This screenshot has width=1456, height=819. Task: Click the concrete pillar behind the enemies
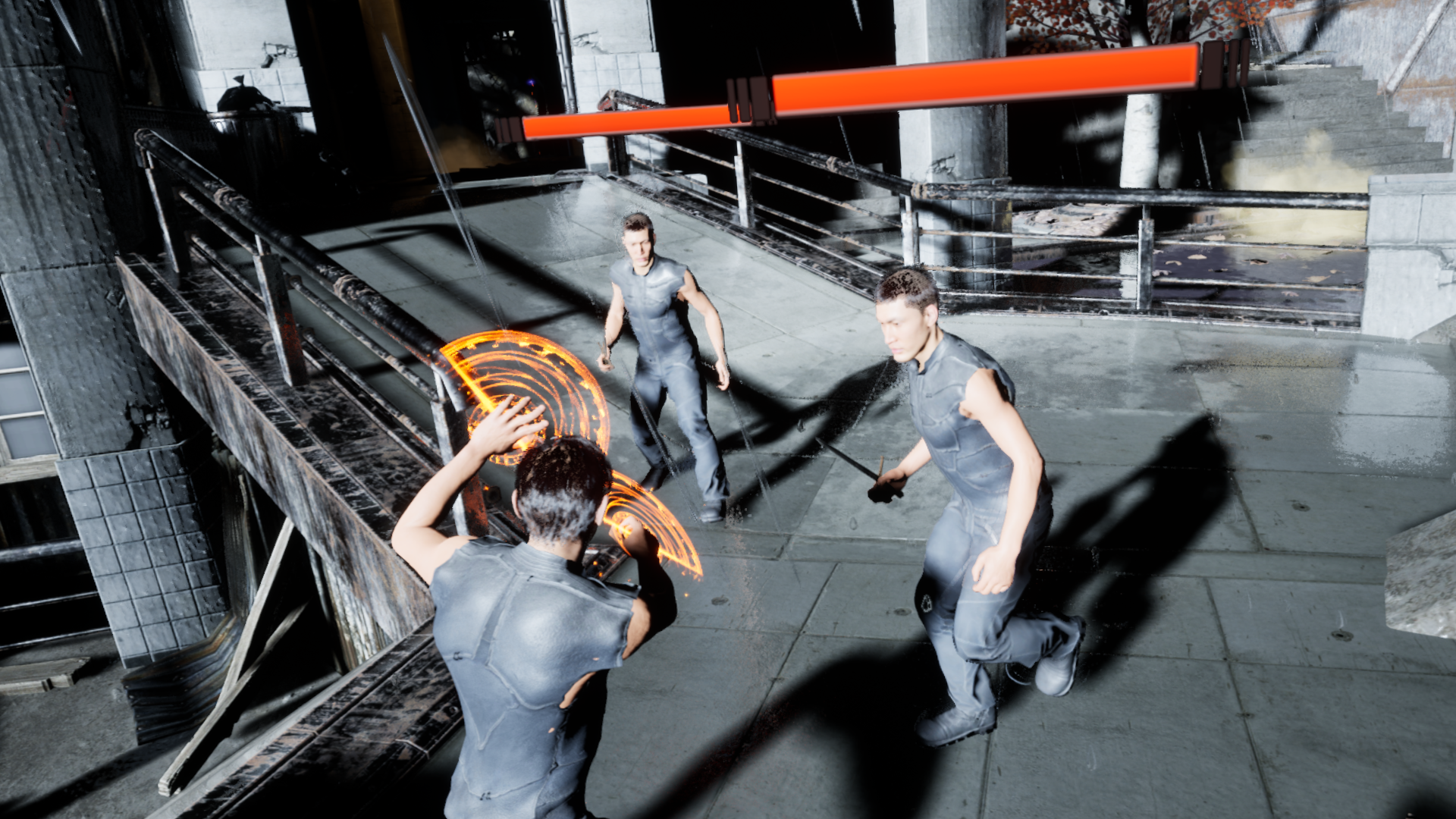click(x=948, y=136)
